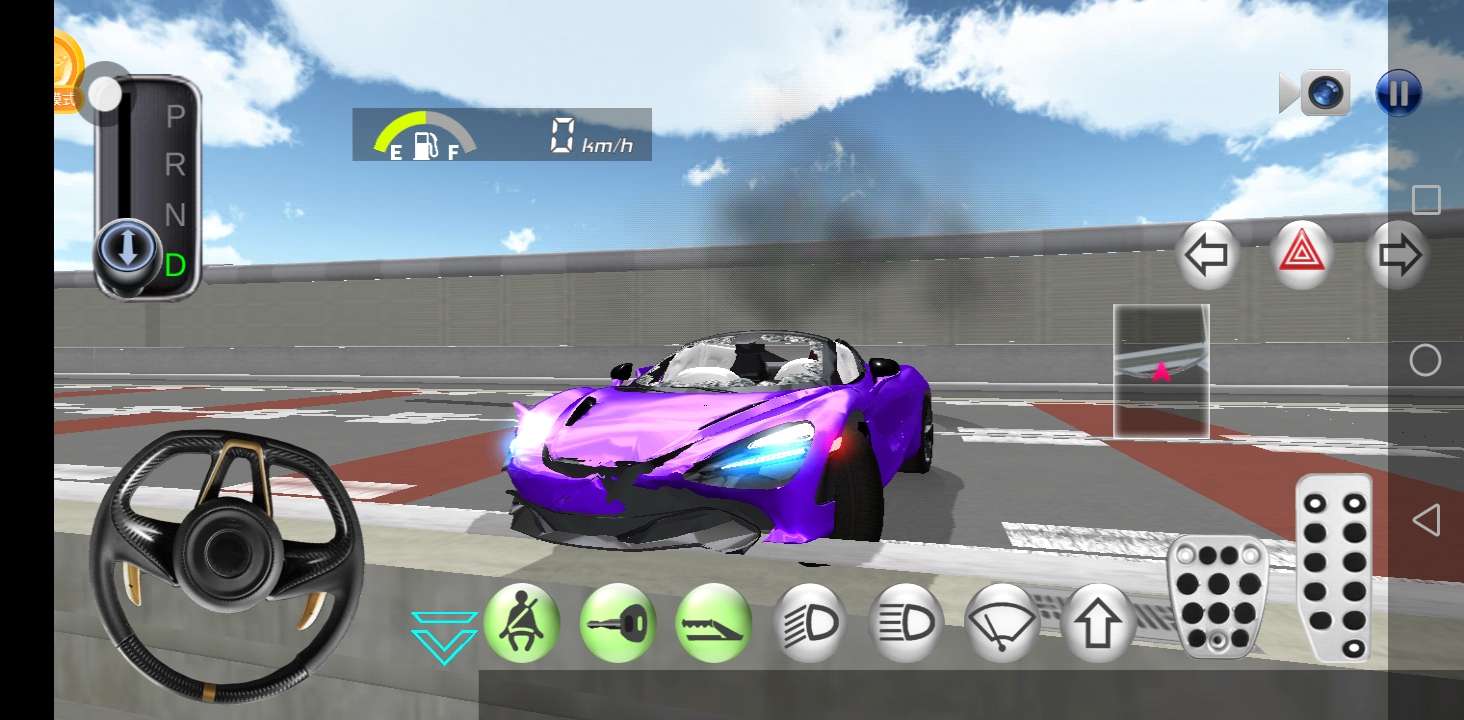
Task: Activate the left turn signal arrow
Action: (x=1206, y=256)
